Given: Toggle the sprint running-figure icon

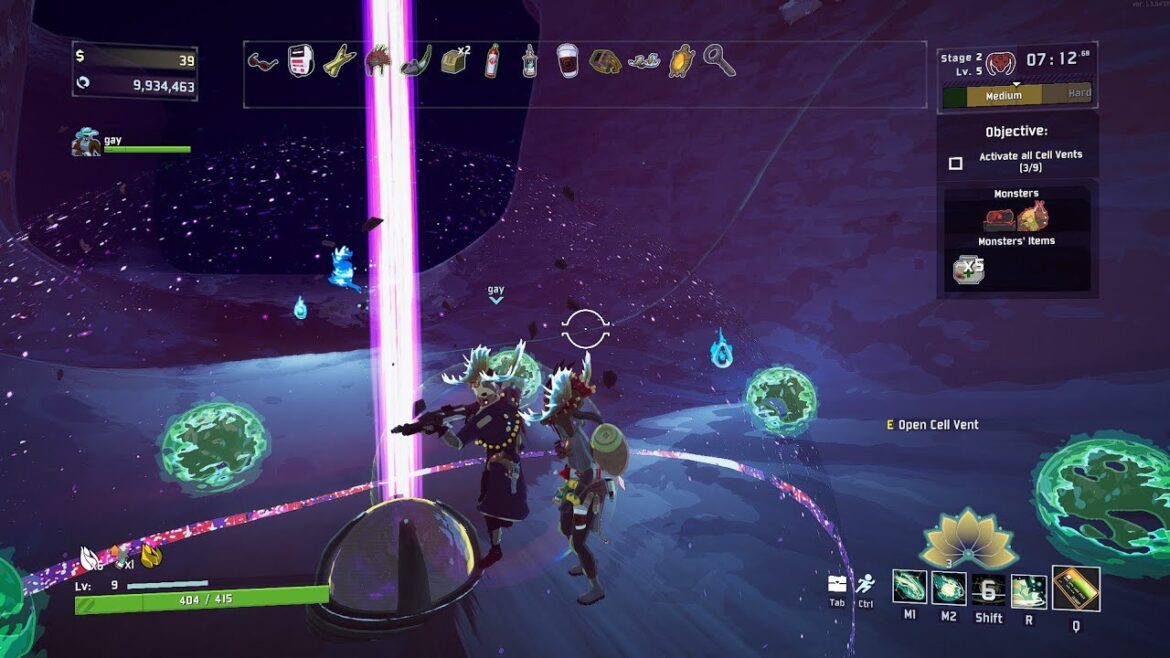Looking at the screenshot, I should click(x=865, y=584).
